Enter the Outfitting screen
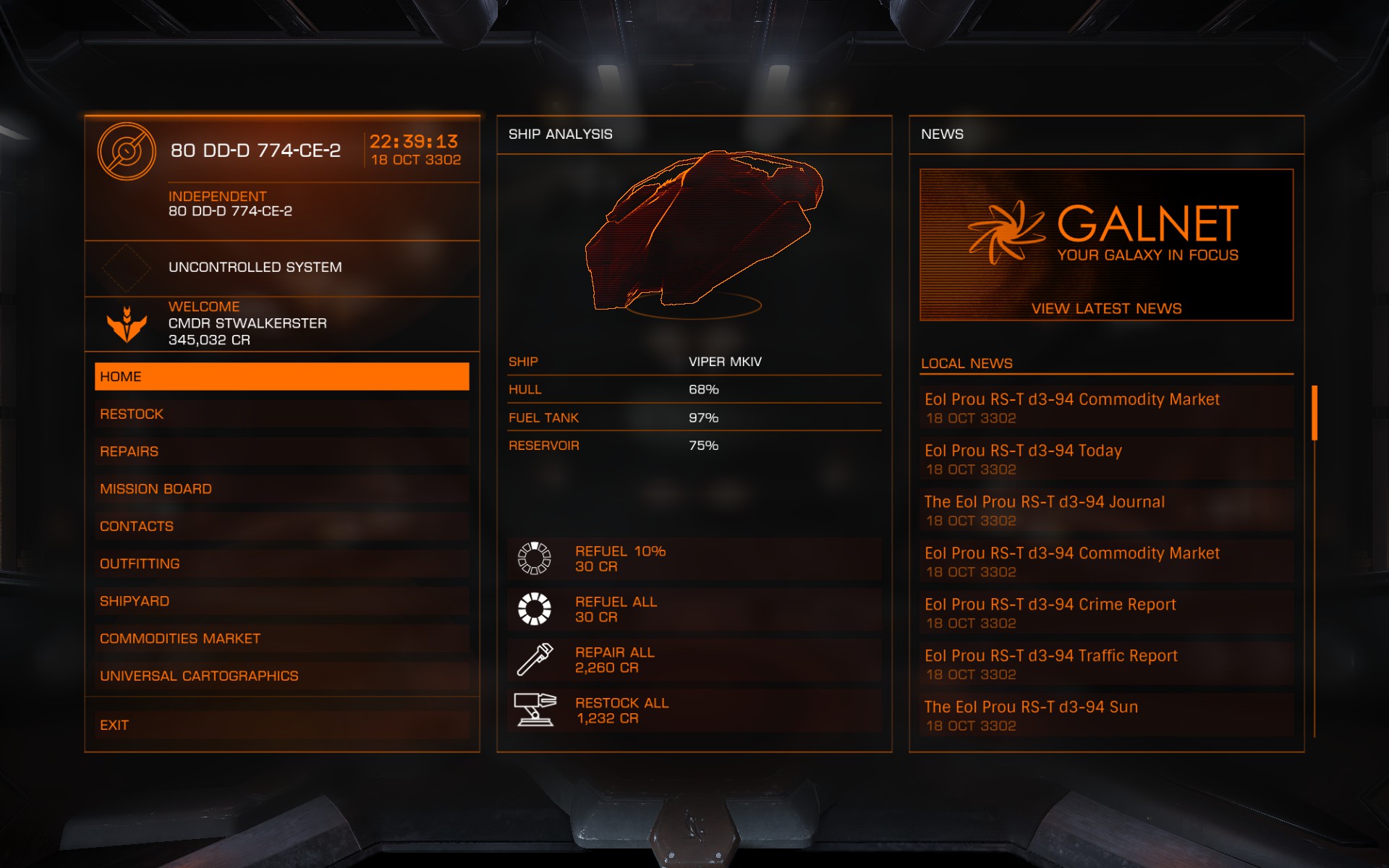The image size is (1389, 868). coord(281,564)
